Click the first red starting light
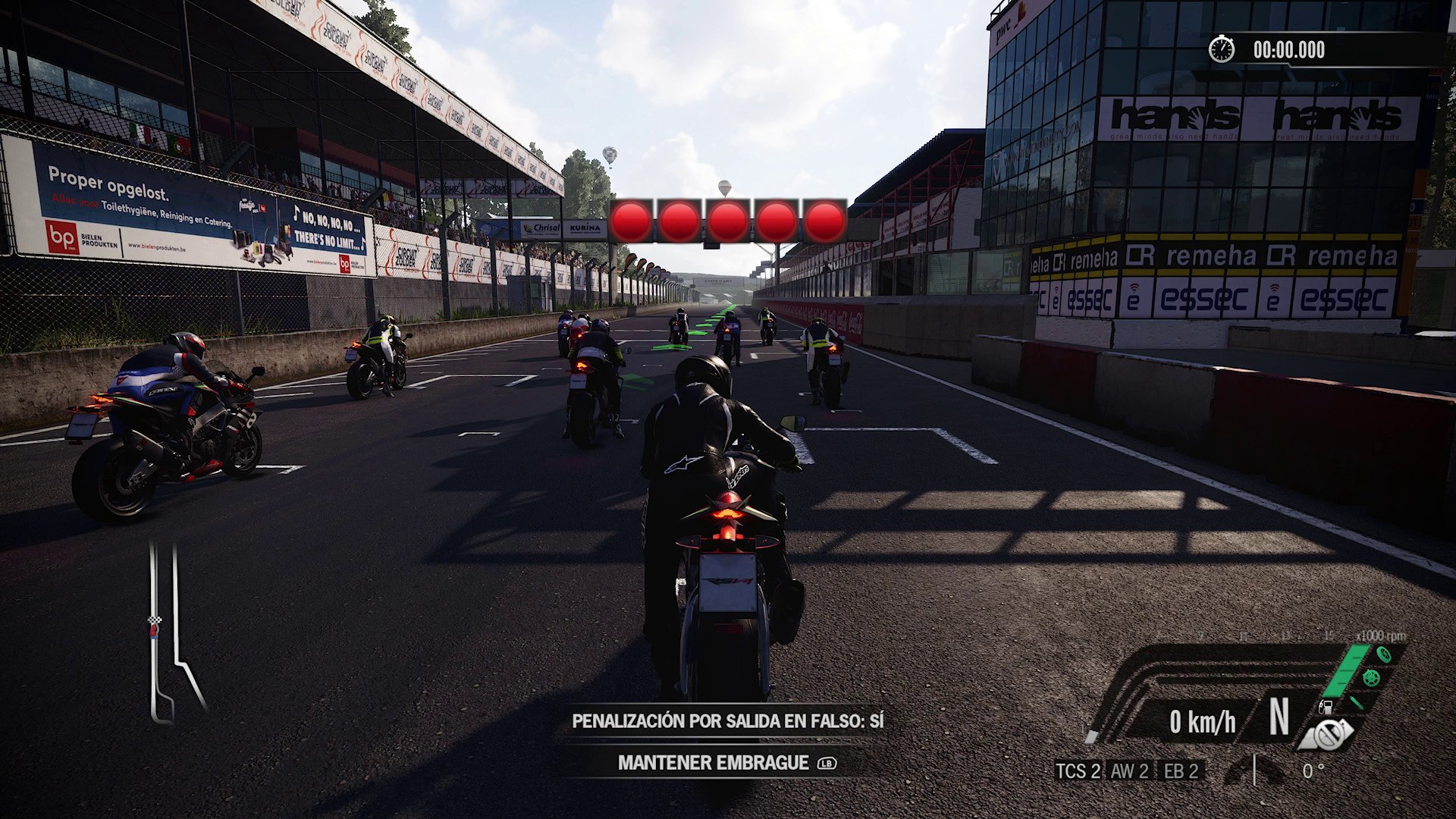Viewport: 1456px width, 819px height. (x=630, y=220)
